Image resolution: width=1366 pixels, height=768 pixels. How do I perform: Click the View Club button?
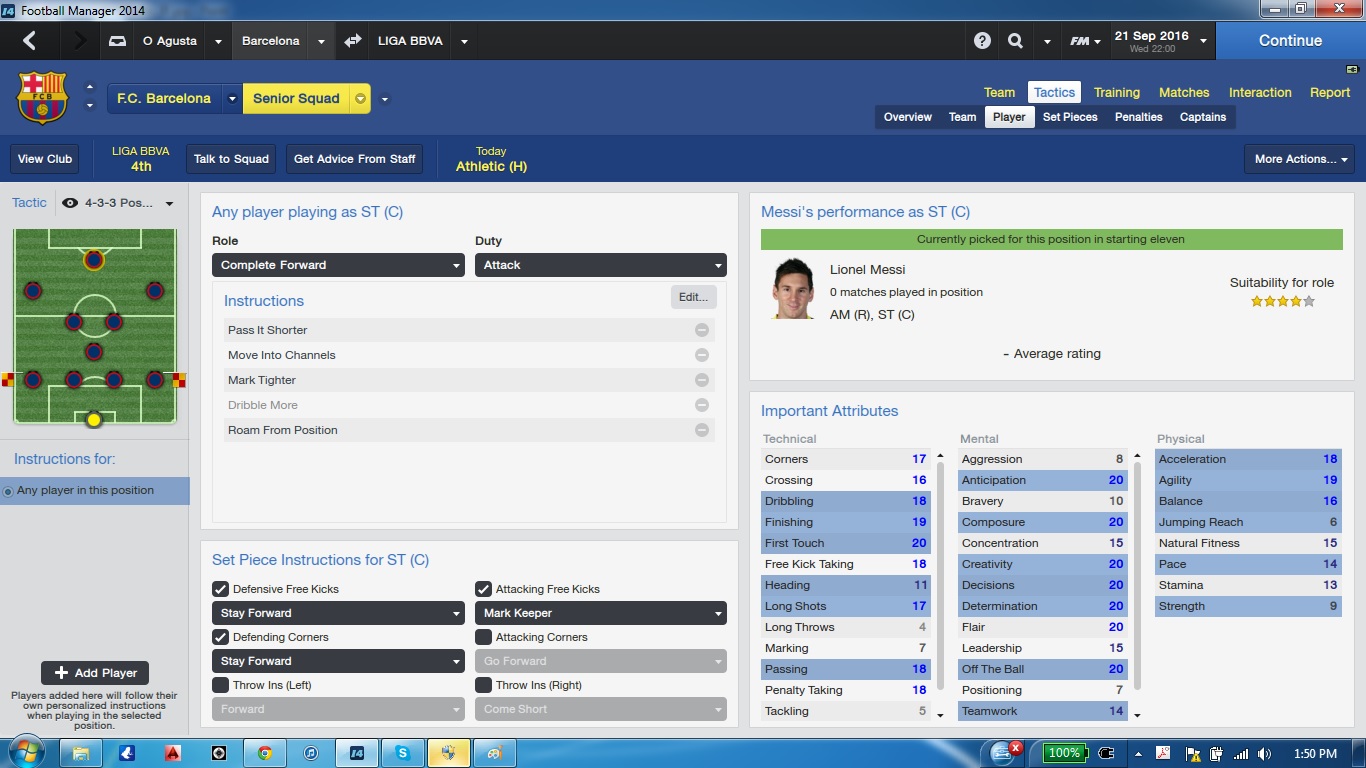[x=45, y=159]
